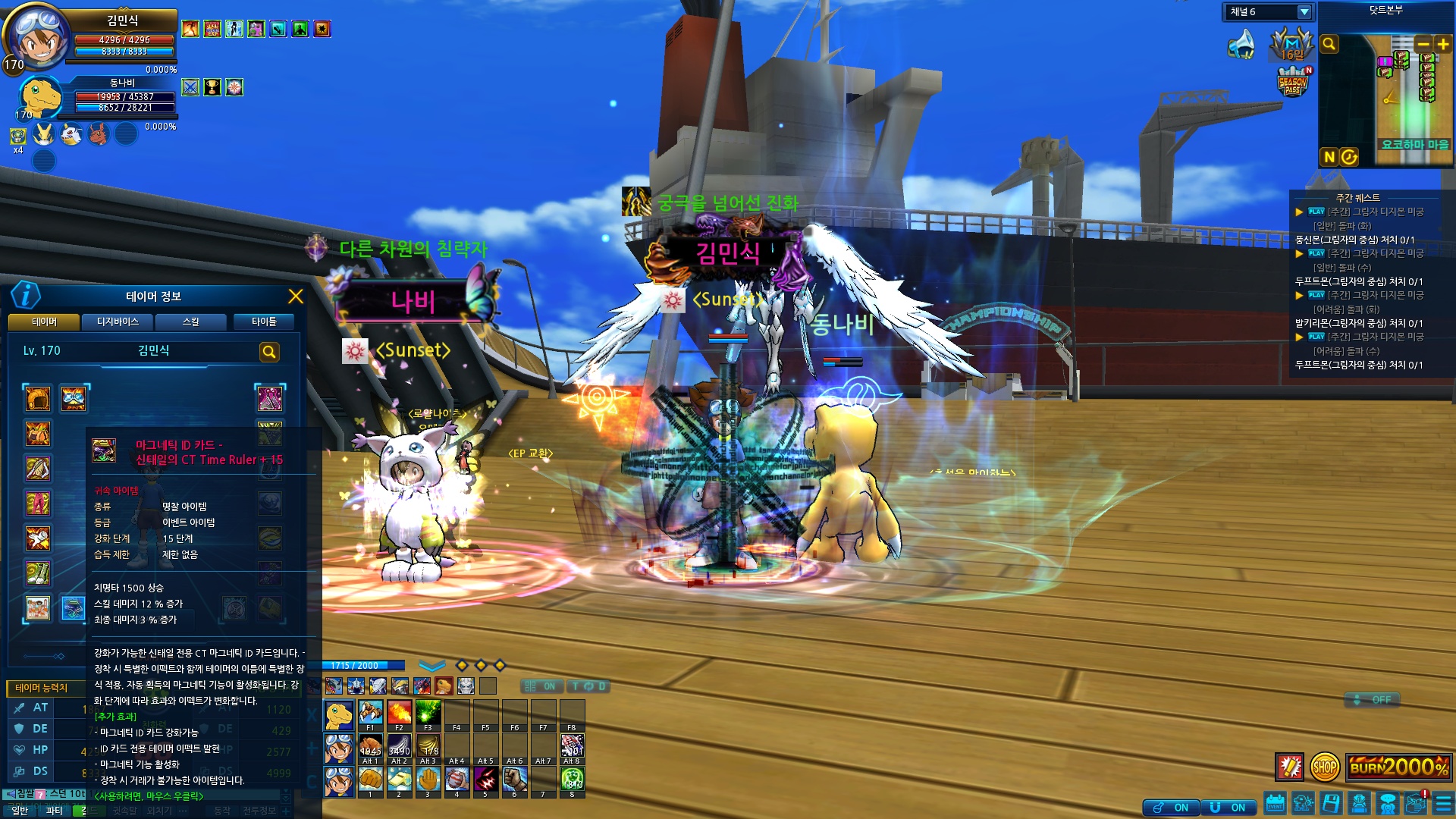Open the megaphone announcement icon

point(1241,44)
